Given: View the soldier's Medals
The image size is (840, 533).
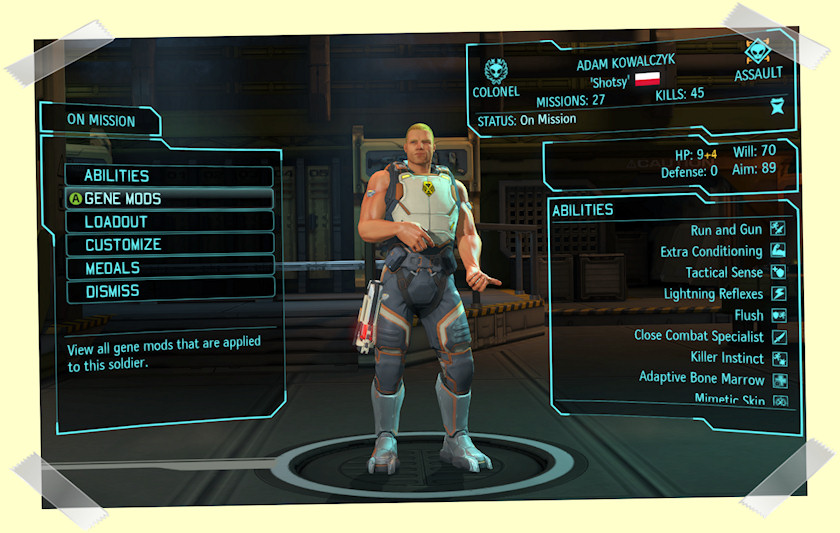Looking at the screenshot, I should pyautogui.click(x=168, y=268).
